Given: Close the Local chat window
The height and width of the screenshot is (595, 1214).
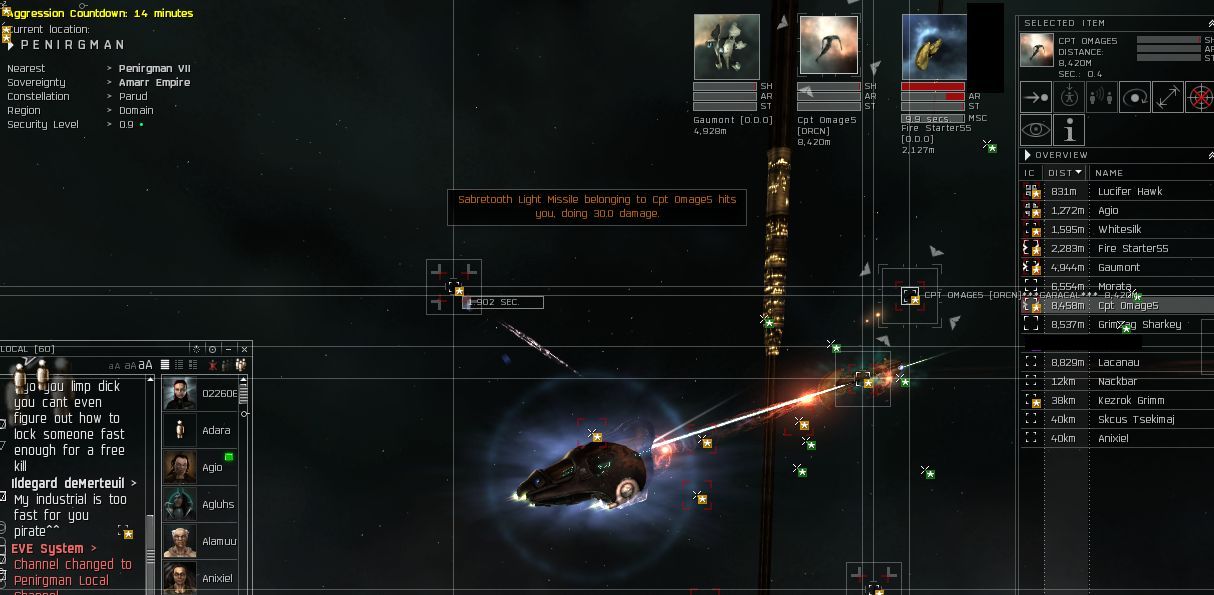Looking at the screenshot, I should click(x=244, y=349).
